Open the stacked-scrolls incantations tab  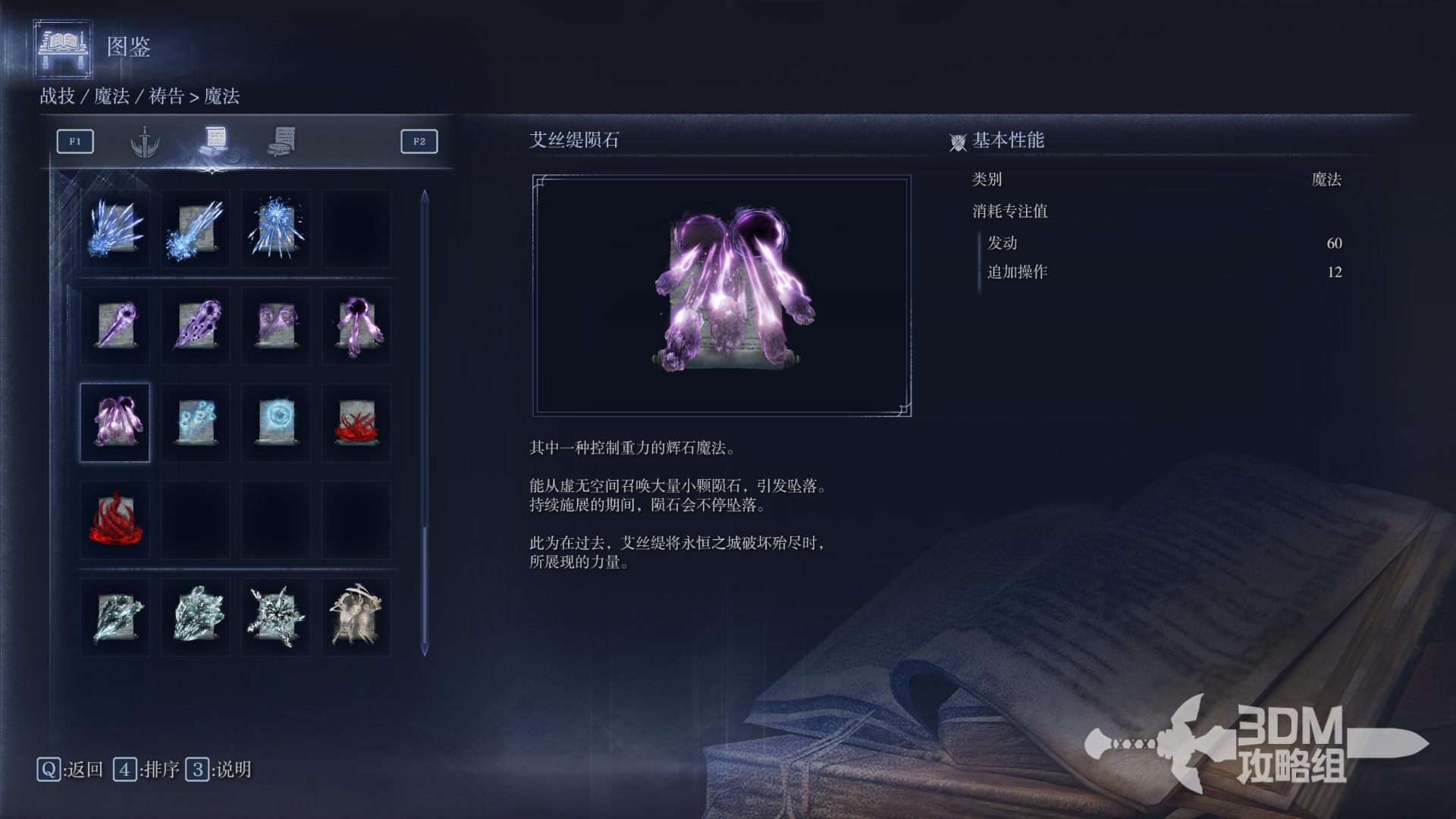pyautogui.click(x=282, y=141)
